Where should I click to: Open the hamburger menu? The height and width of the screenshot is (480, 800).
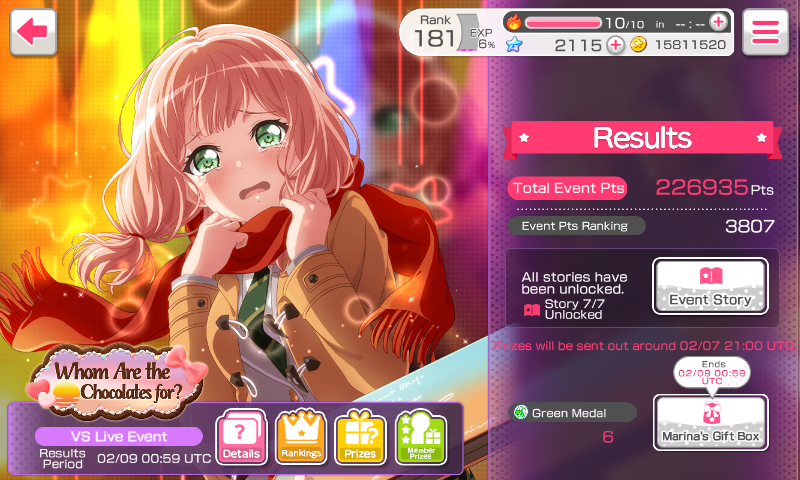pos(766,31)
